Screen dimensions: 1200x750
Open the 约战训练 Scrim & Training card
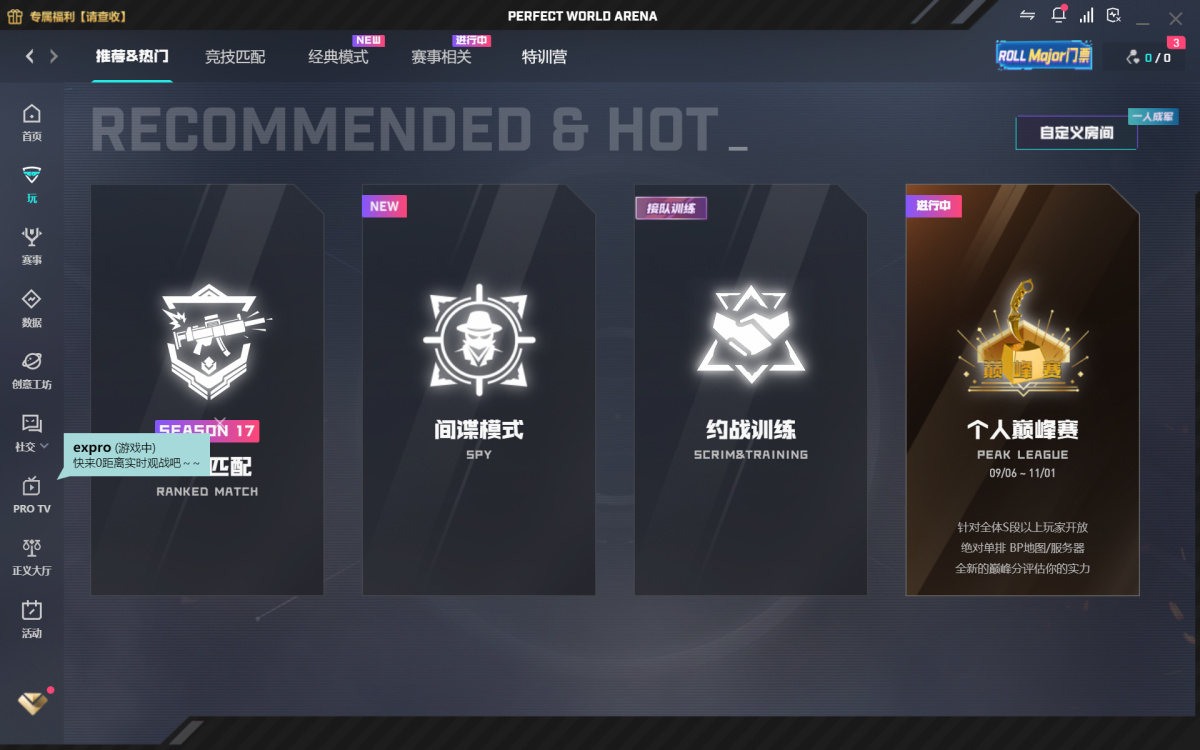click(x=751, y=390)
